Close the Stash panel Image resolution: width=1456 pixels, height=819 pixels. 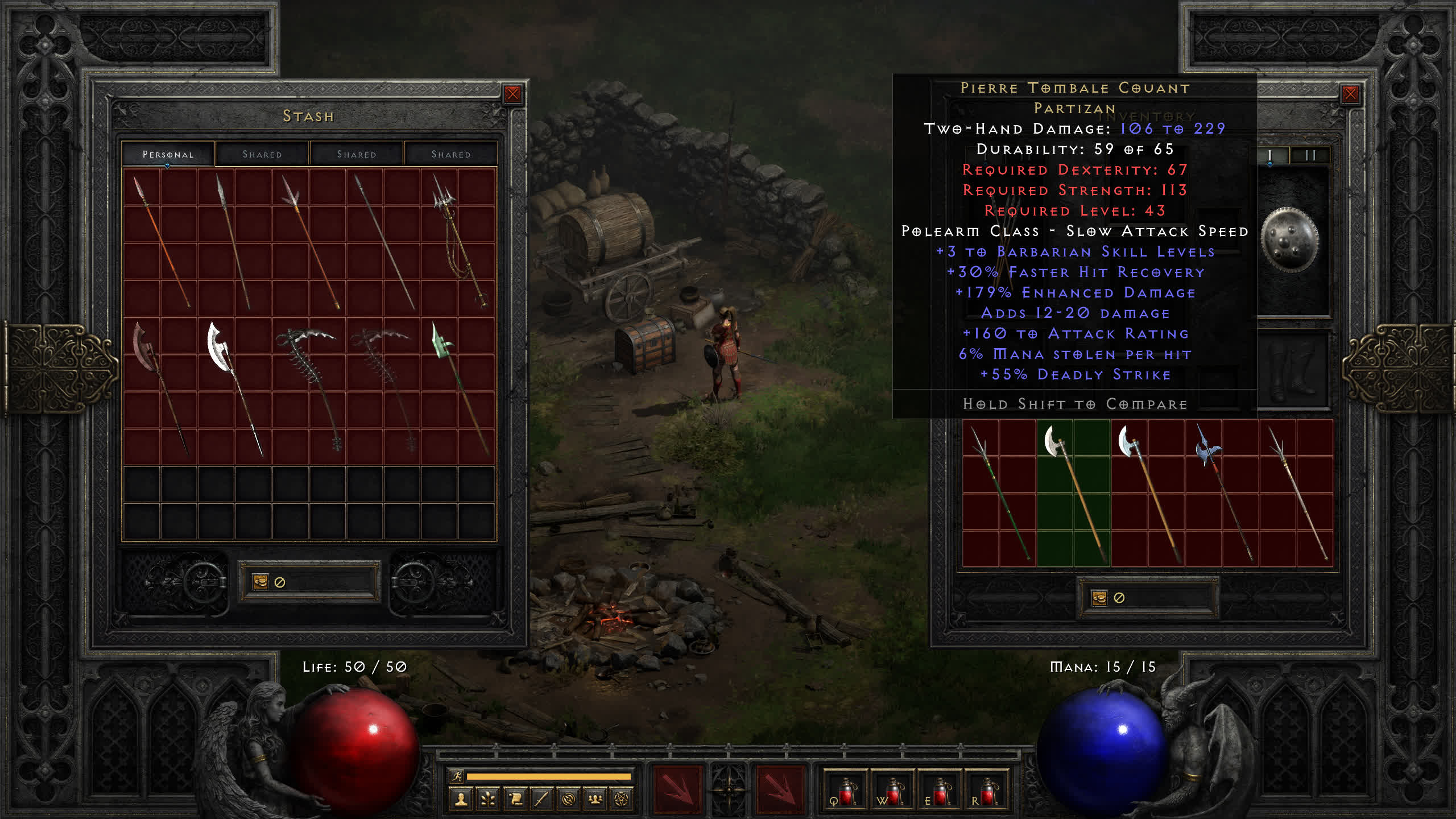click(512, 94)
